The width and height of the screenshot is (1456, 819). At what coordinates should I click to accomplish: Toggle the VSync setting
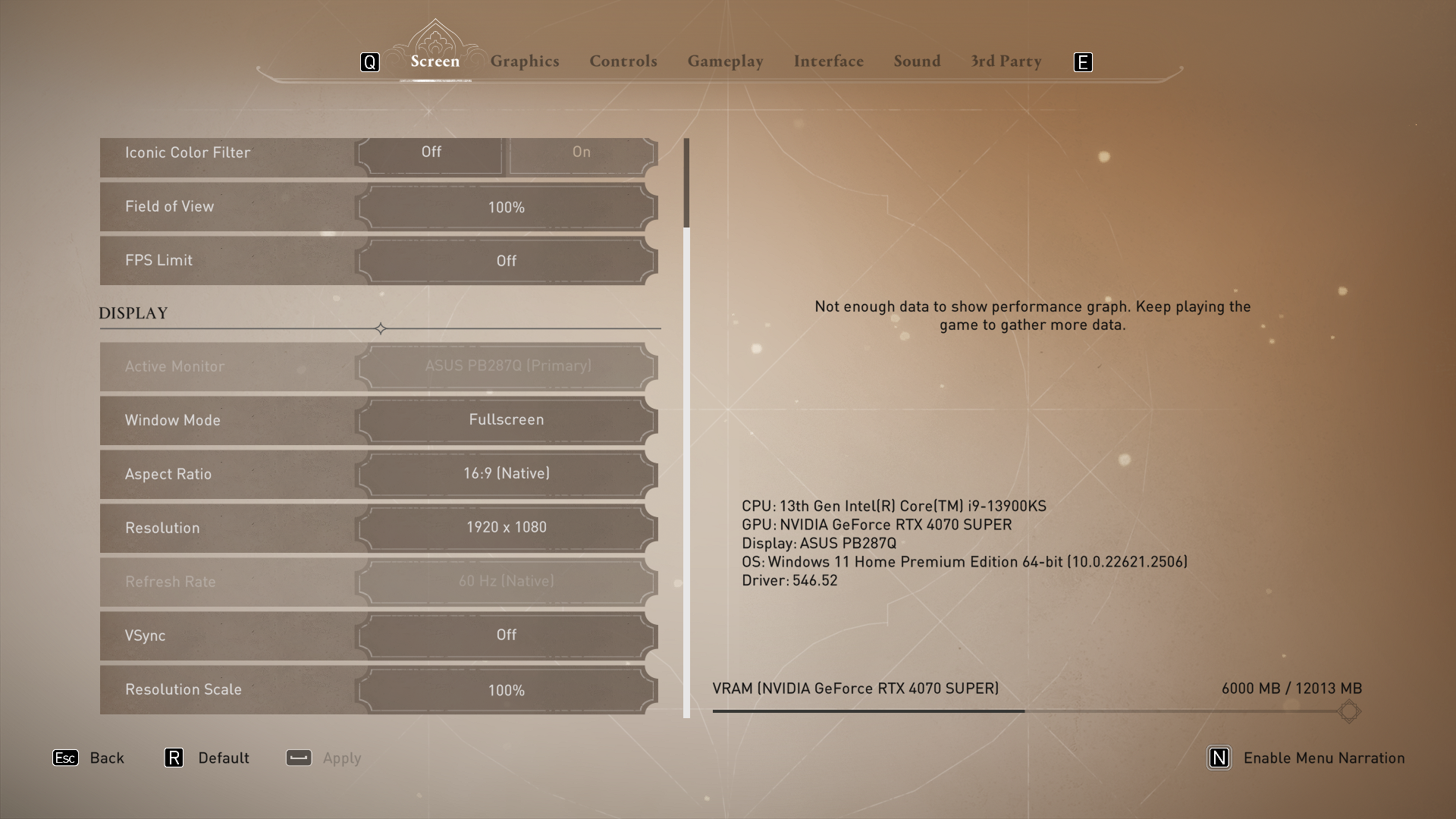[506, 635]
